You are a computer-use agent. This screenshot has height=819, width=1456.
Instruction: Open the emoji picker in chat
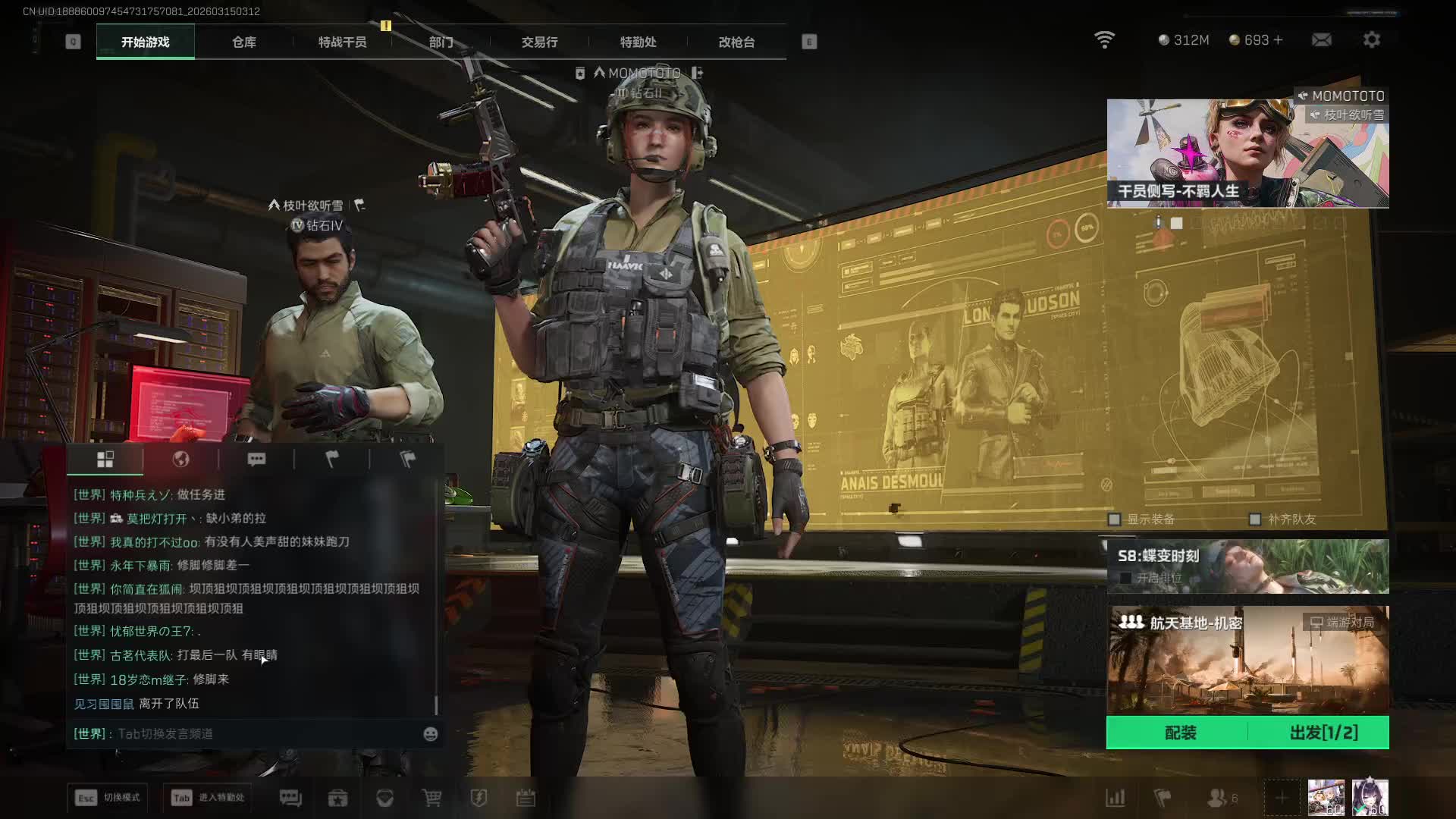430,734
